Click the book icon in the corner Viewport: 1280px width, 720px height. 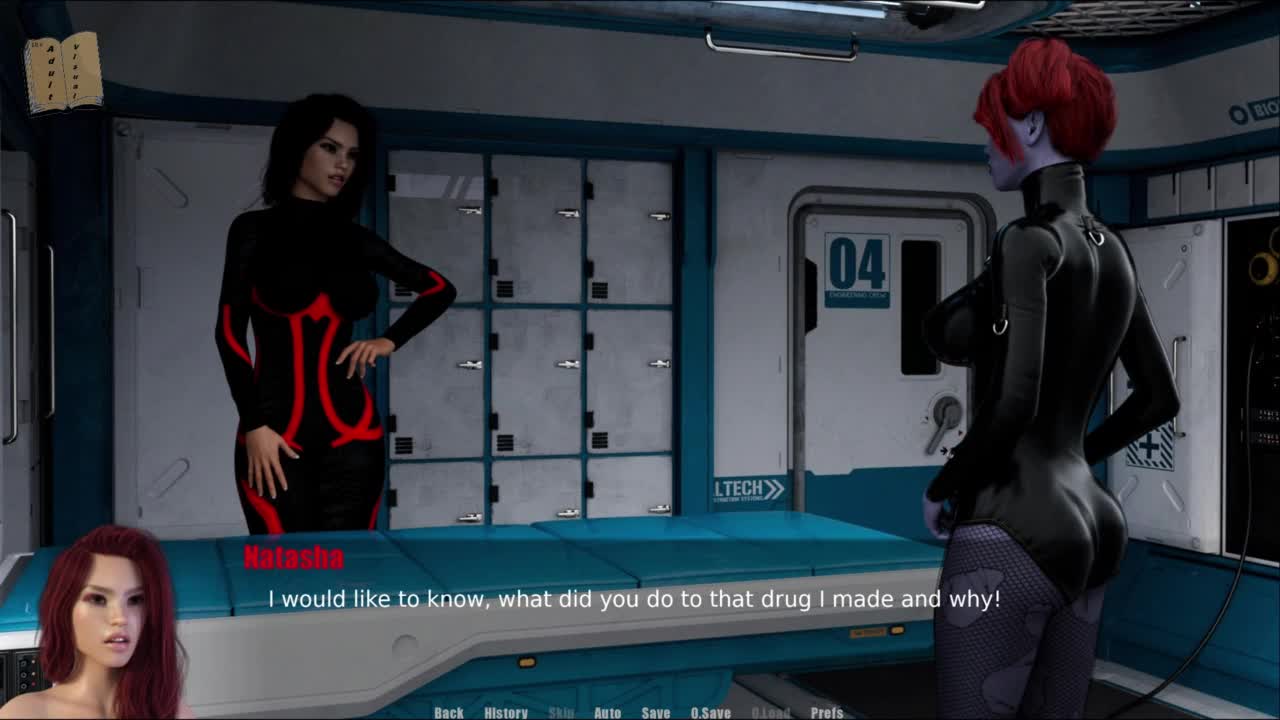(x=63, y=72)
